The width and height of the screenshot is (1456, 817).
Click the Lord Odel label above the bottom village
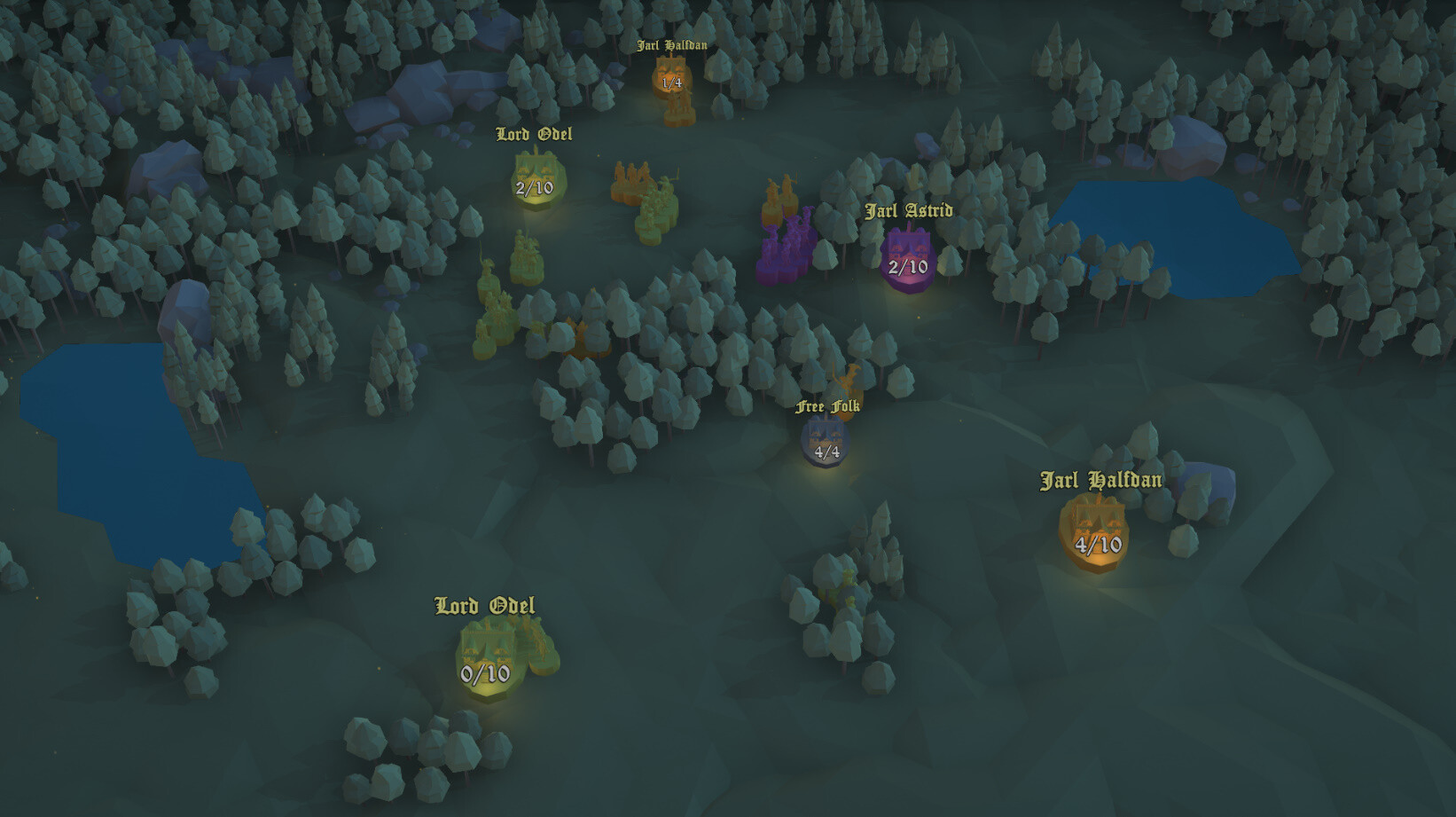[x=484, y=607]
